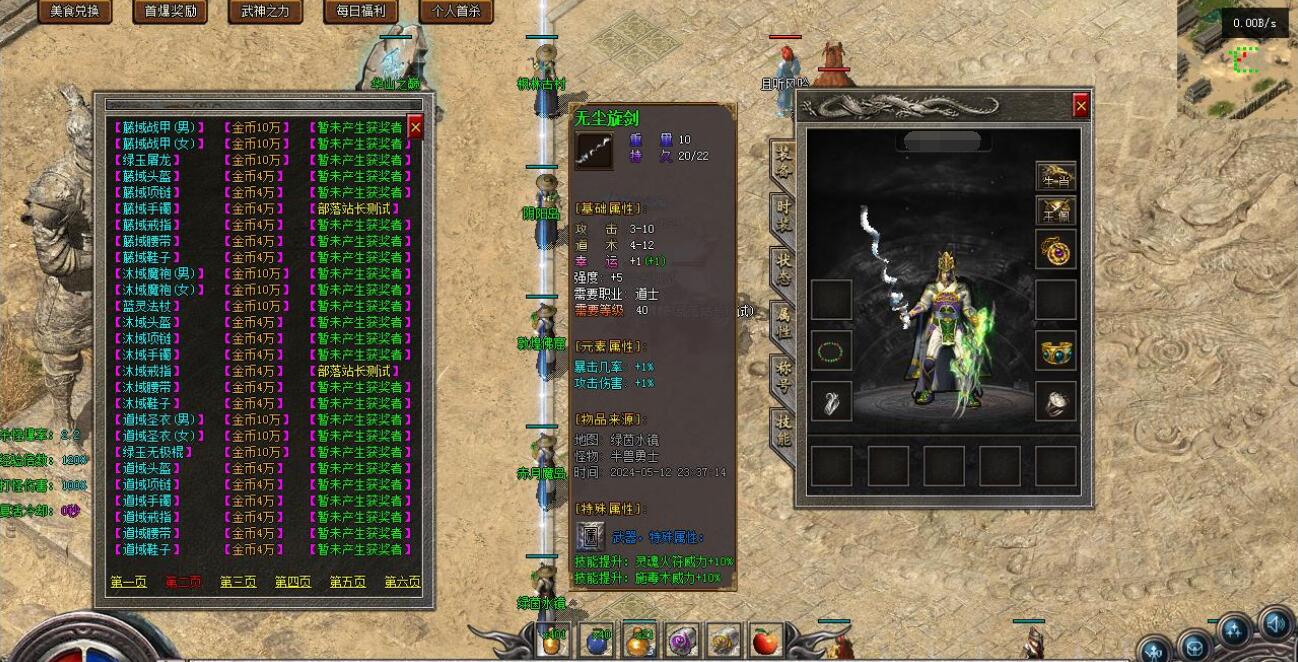Image resolution: width=1298 pixels, height=662 pixels.
Task: Select the green bead bracelet slot
Action: 831,350
